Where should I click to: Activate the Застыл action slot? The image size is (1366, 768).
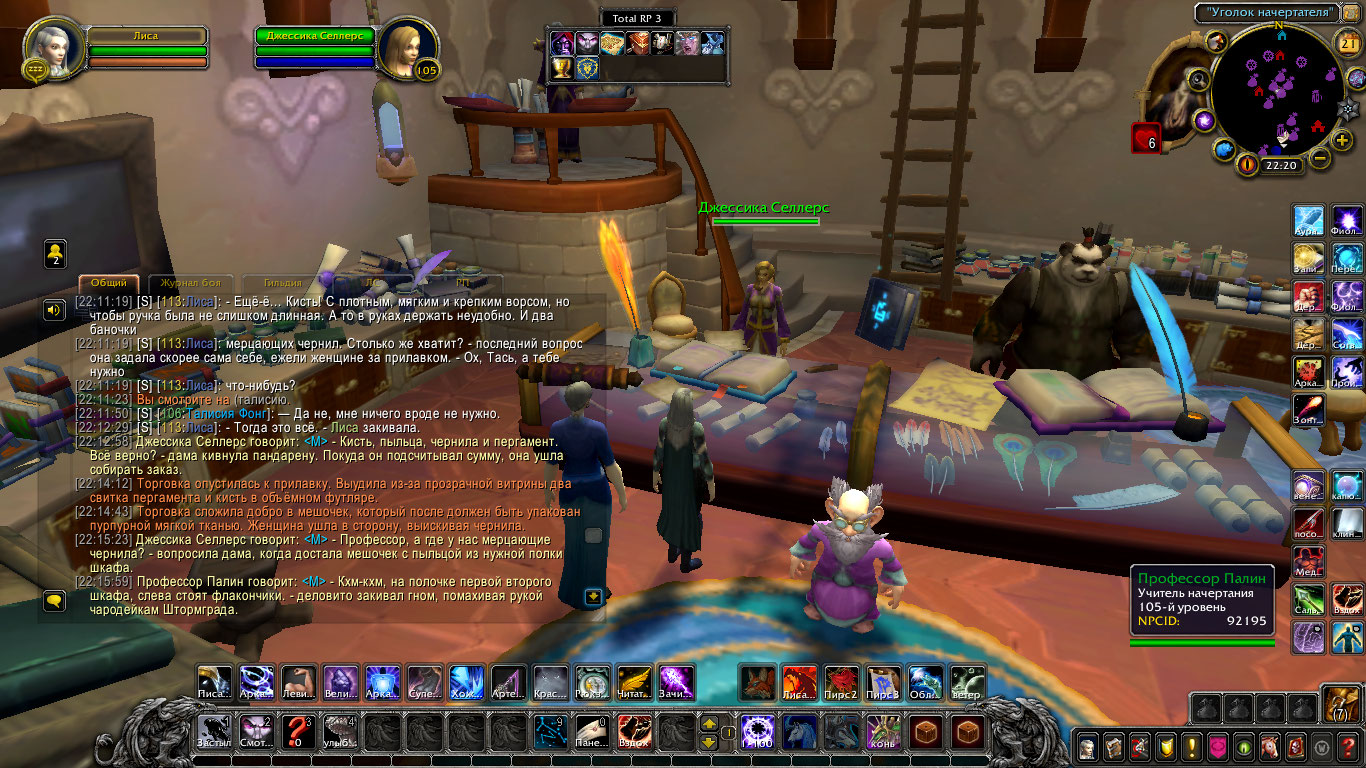pos(214,731)
